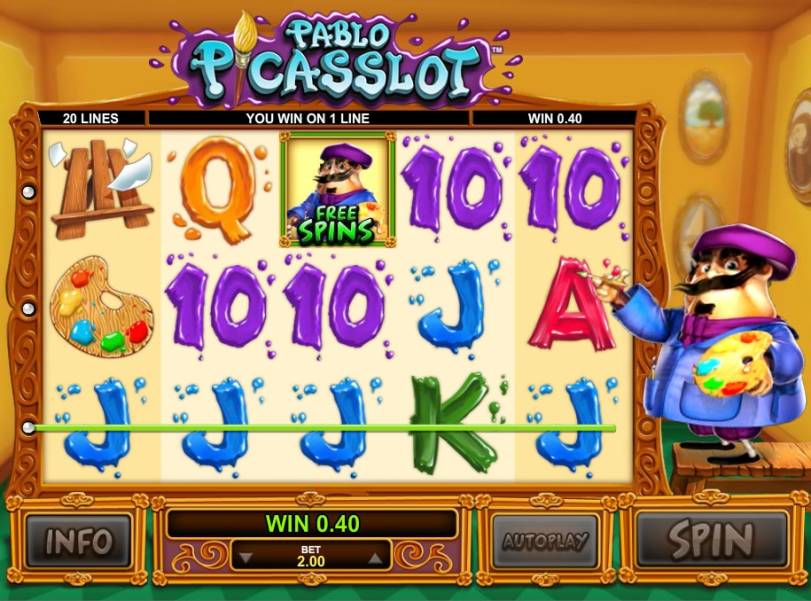This screenshot has width=811, height=601.
Task: Spin the reels with the SPIN button
Action: pos(709,541)
